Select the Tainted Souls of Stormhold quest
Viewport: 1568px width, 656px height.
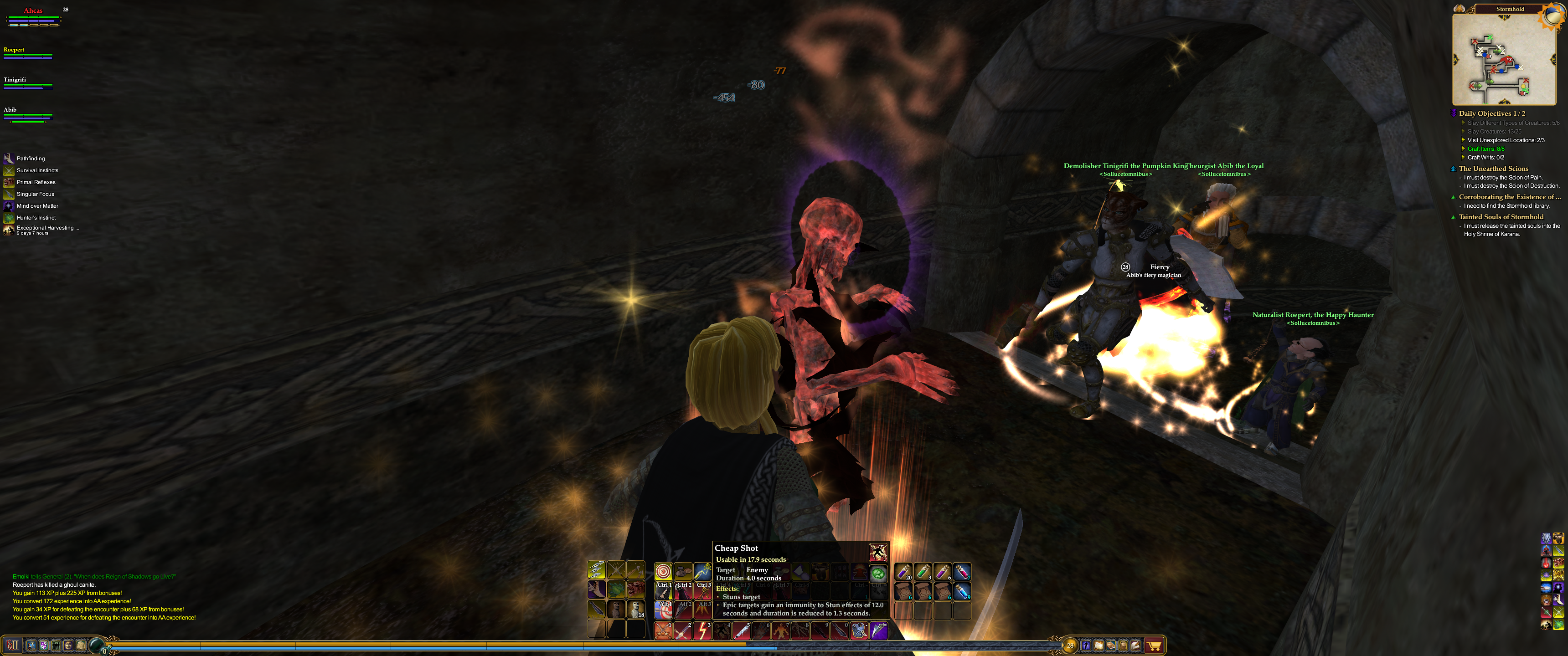pyautogui.click(x=1501, y=217)
